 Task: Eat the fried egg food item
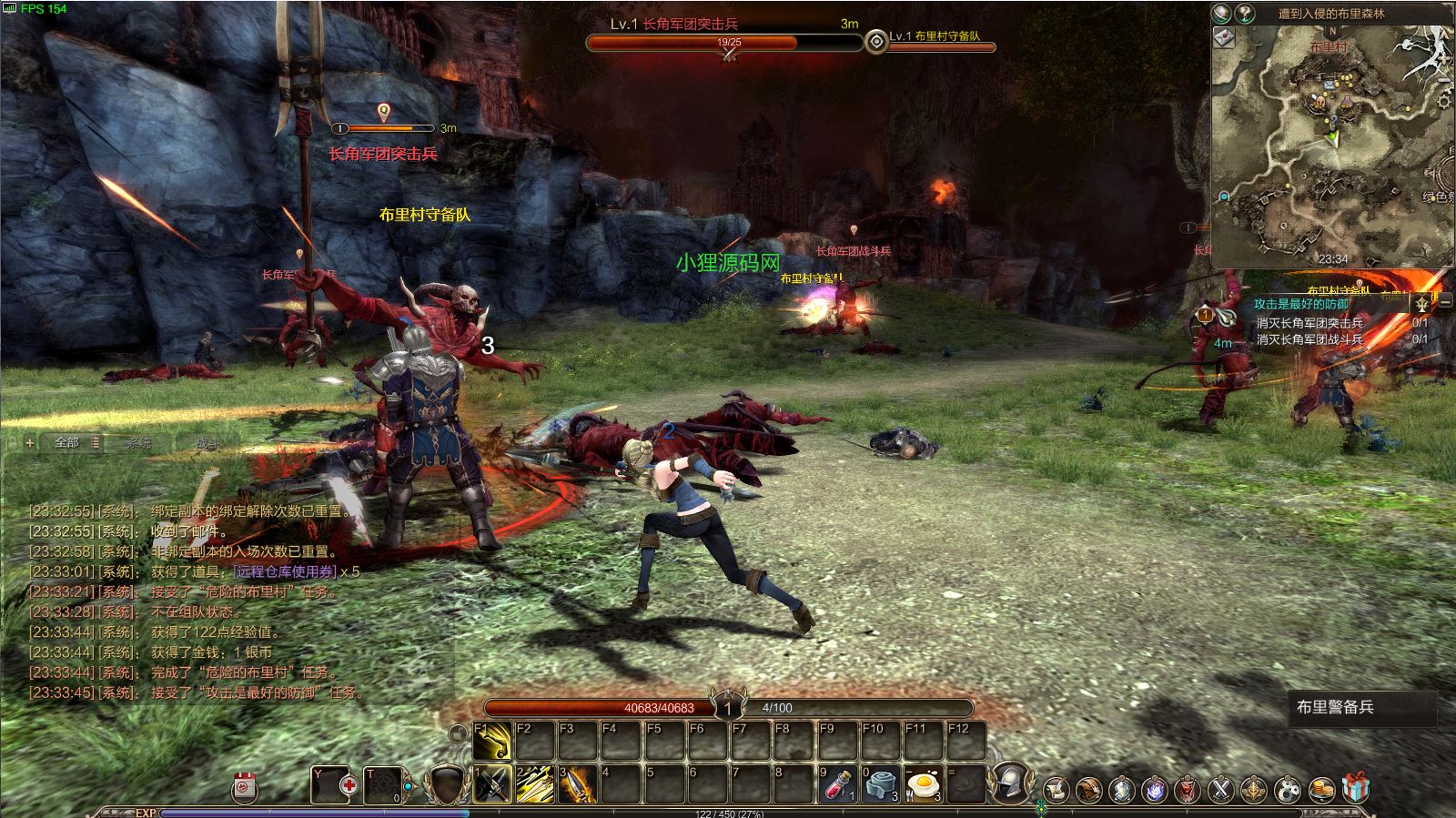(923, 784)
